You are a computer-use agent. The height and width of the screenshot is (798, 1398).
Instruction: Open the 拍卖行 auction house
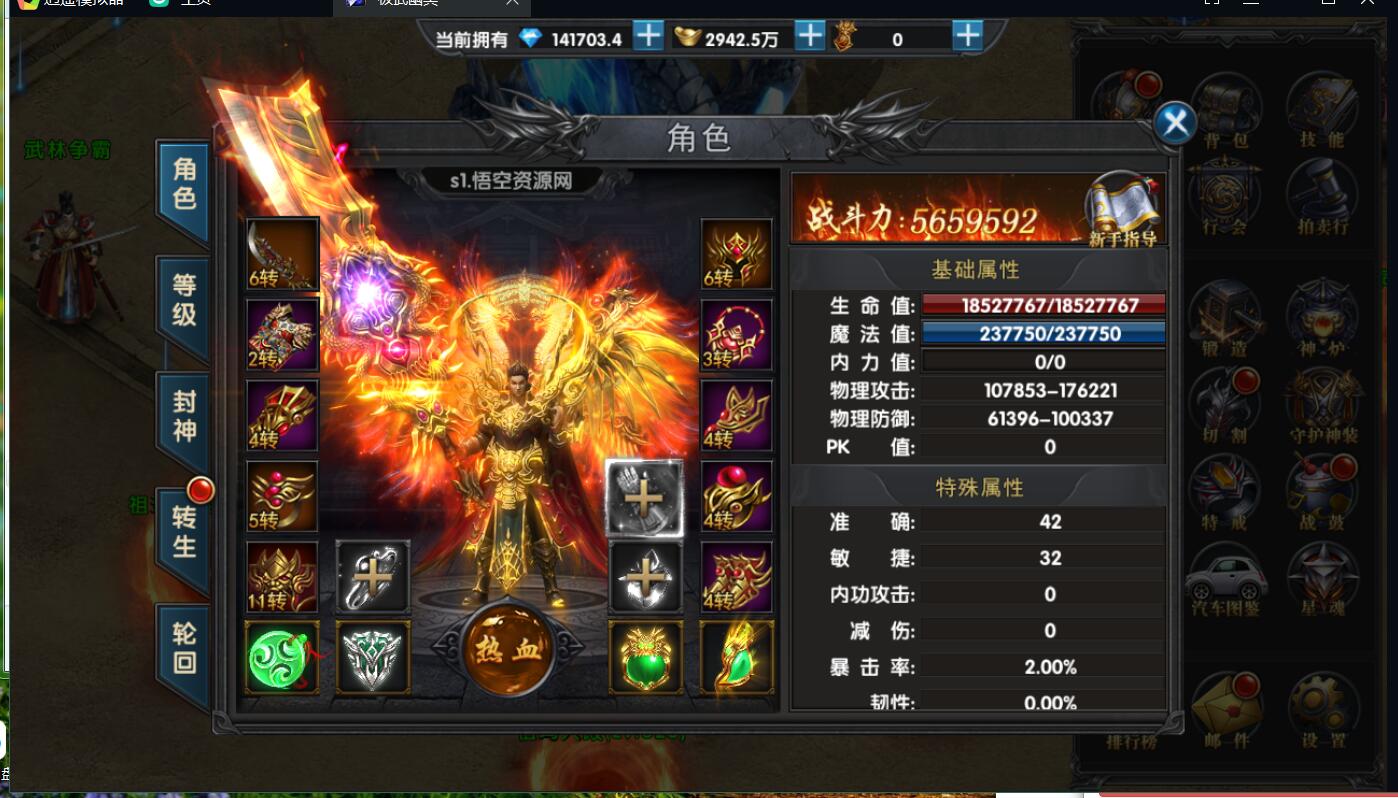(x=1320, y=192)
